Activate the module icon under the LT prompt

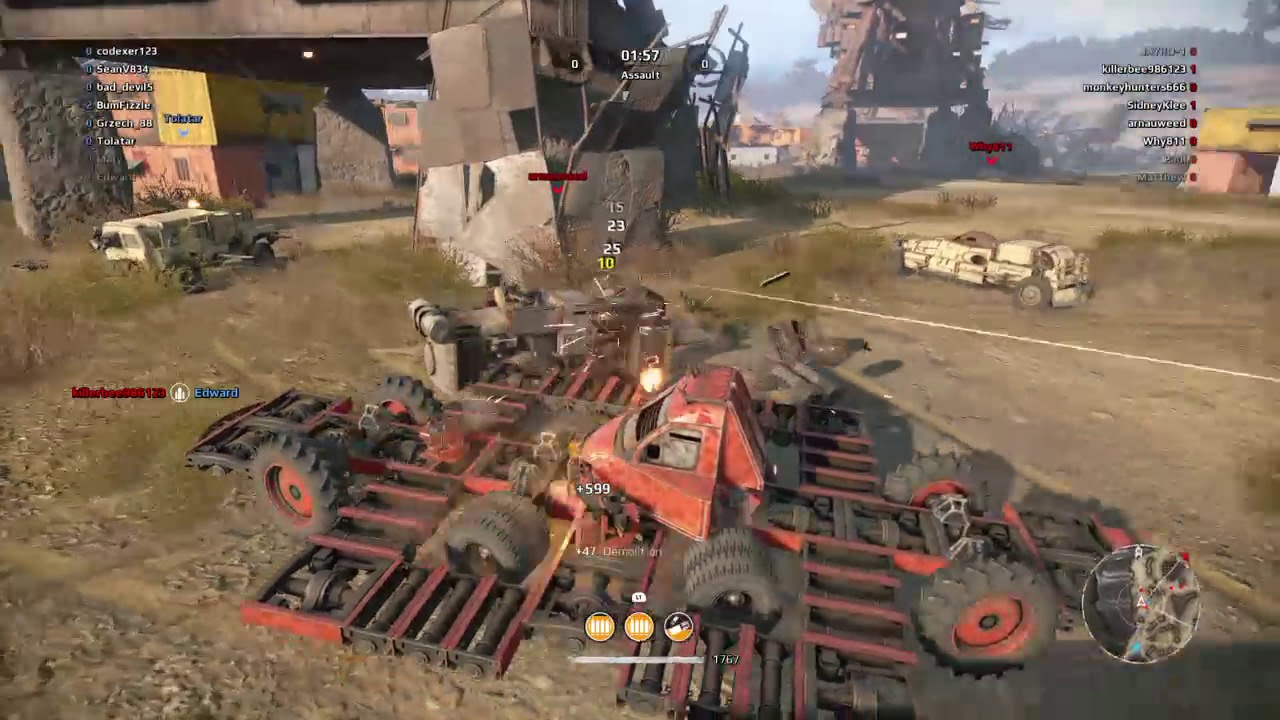coord(678,625)
